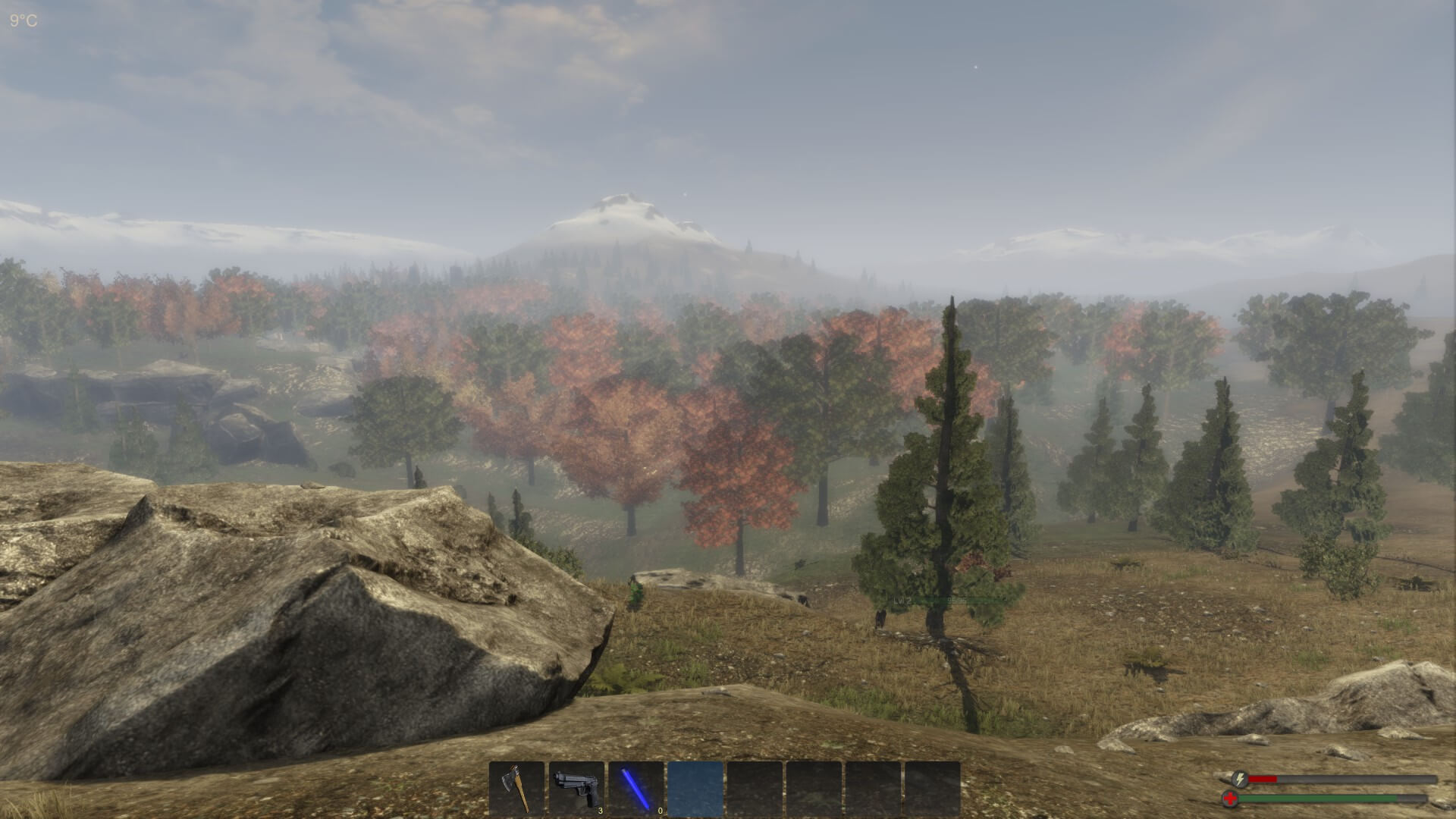Viewport: 1456px width, 819px height.
Task: Click the red cross health icon
Action: (x=1230, y=798)
